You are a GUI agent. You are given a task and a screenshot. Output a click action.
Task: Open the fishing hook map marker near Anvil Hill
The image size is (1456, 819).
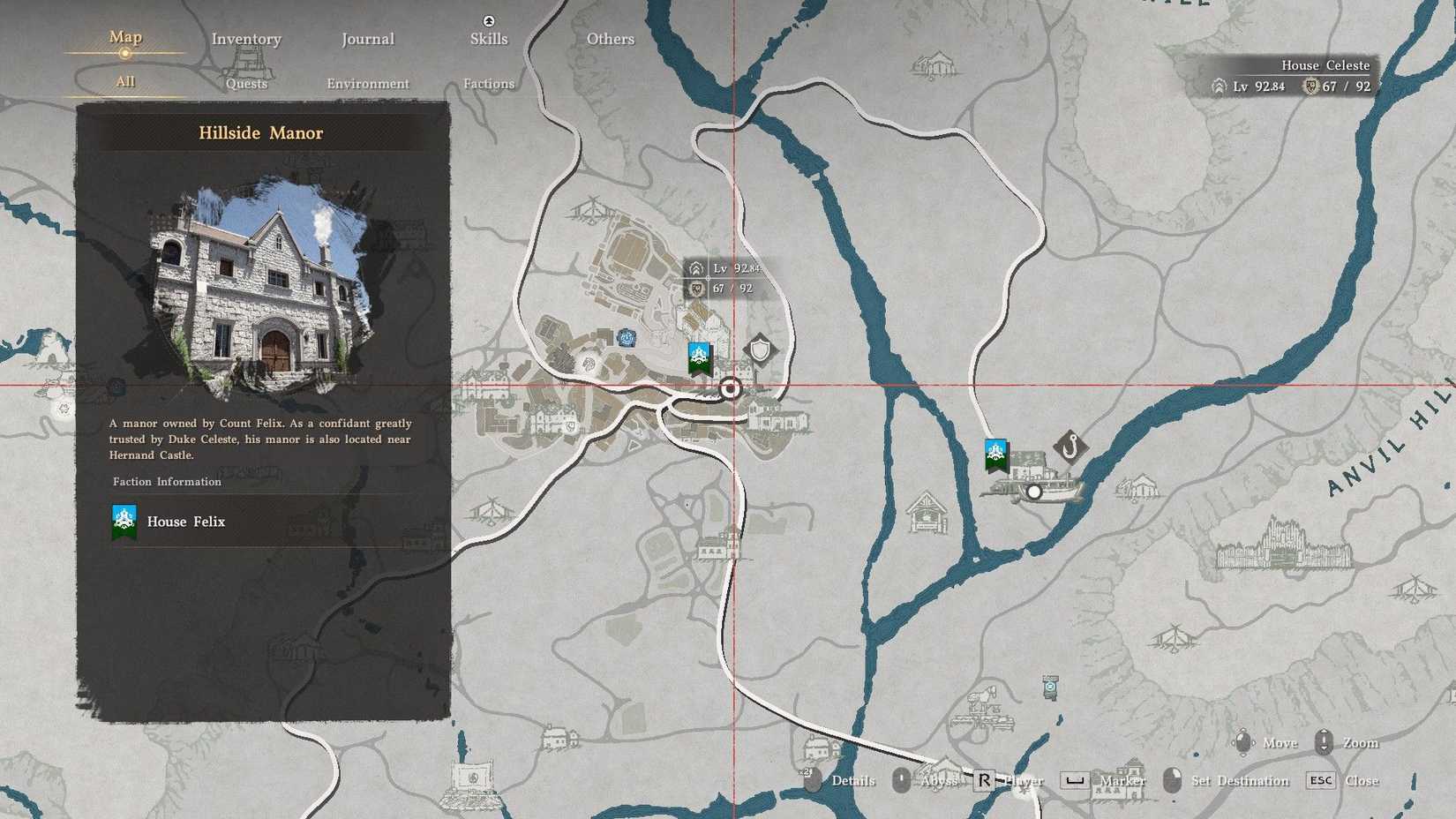1070,447
